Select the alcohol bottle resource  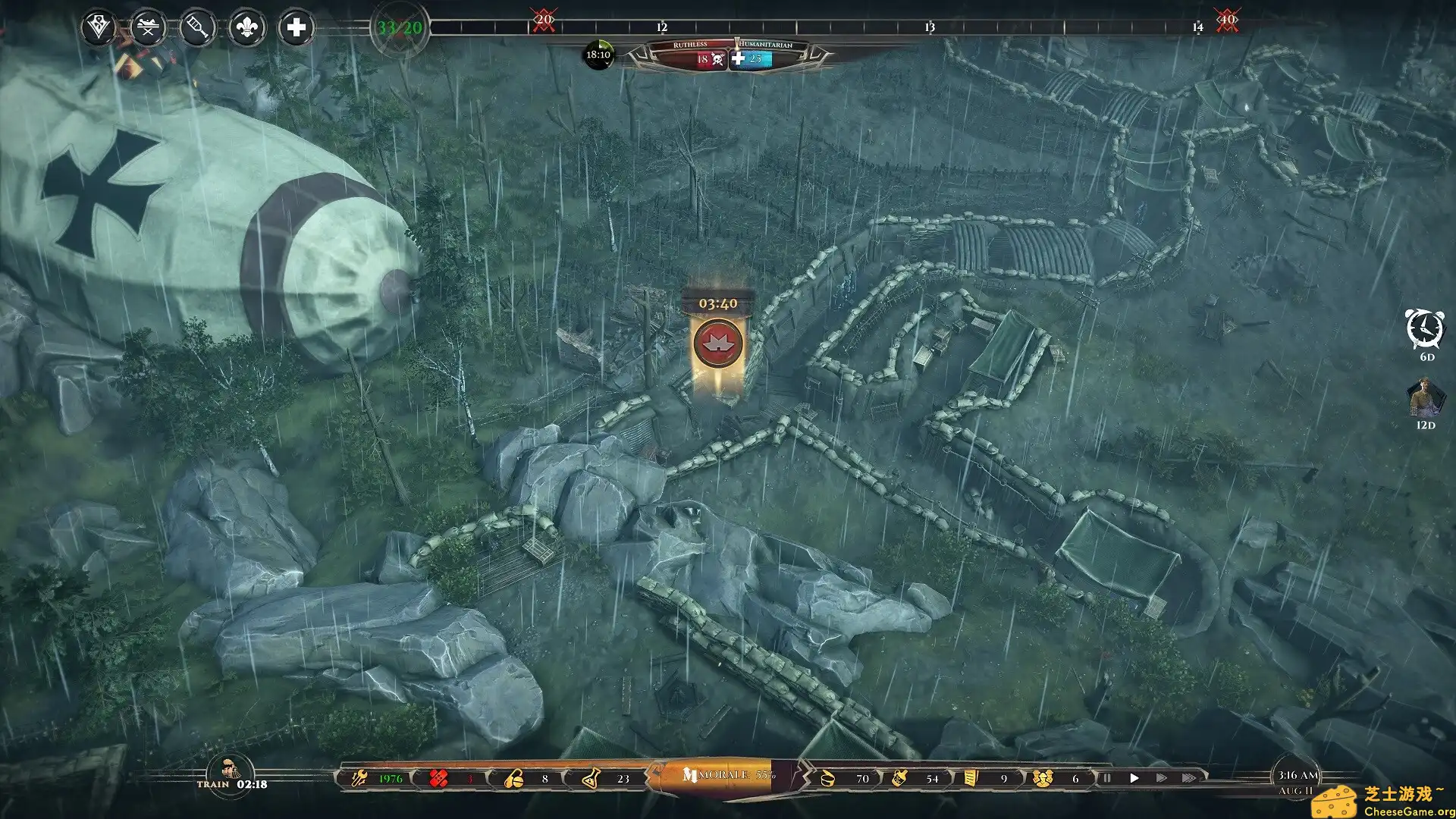(x=899, y=779)
